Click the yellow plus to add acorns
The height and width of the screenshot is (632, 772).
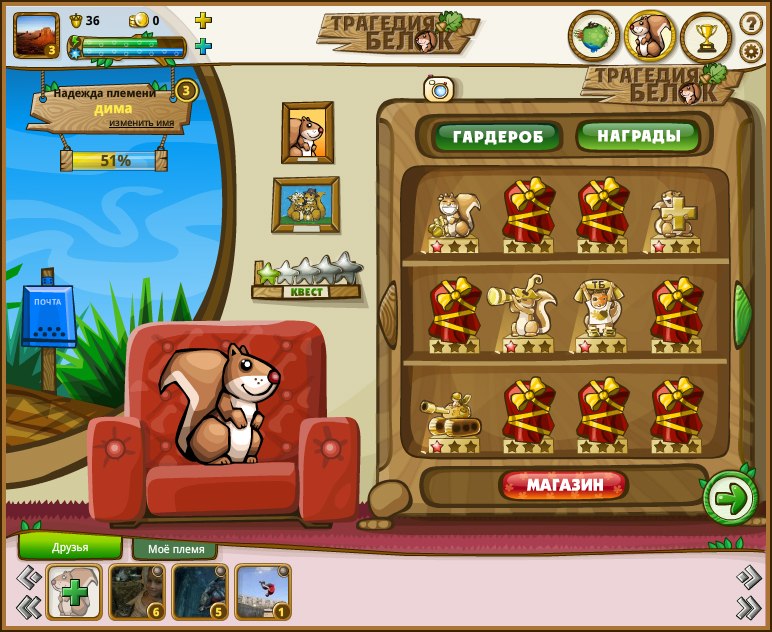point(203,20)
